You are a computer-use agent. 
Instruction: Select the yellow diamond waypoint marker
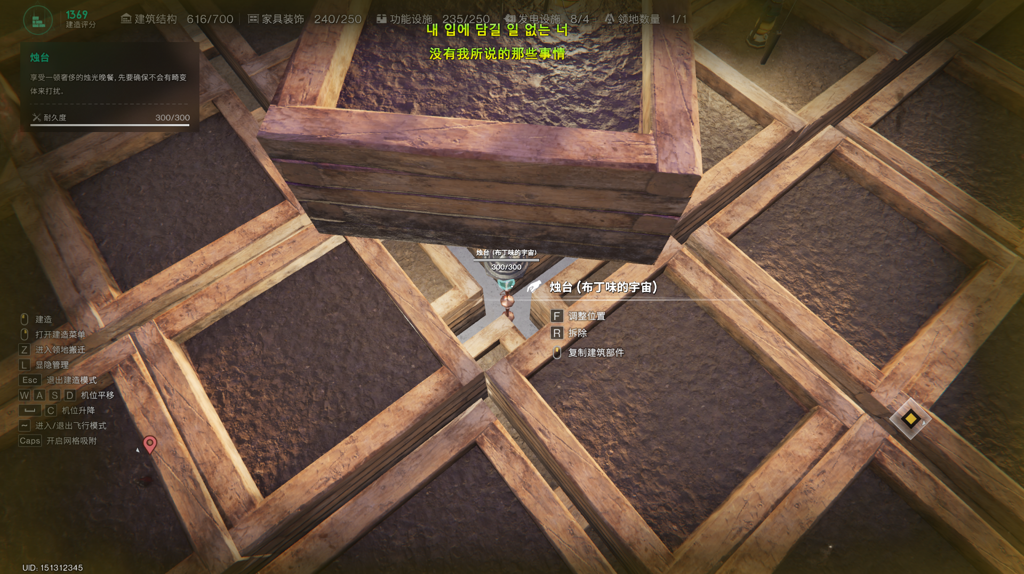[910, 418]
